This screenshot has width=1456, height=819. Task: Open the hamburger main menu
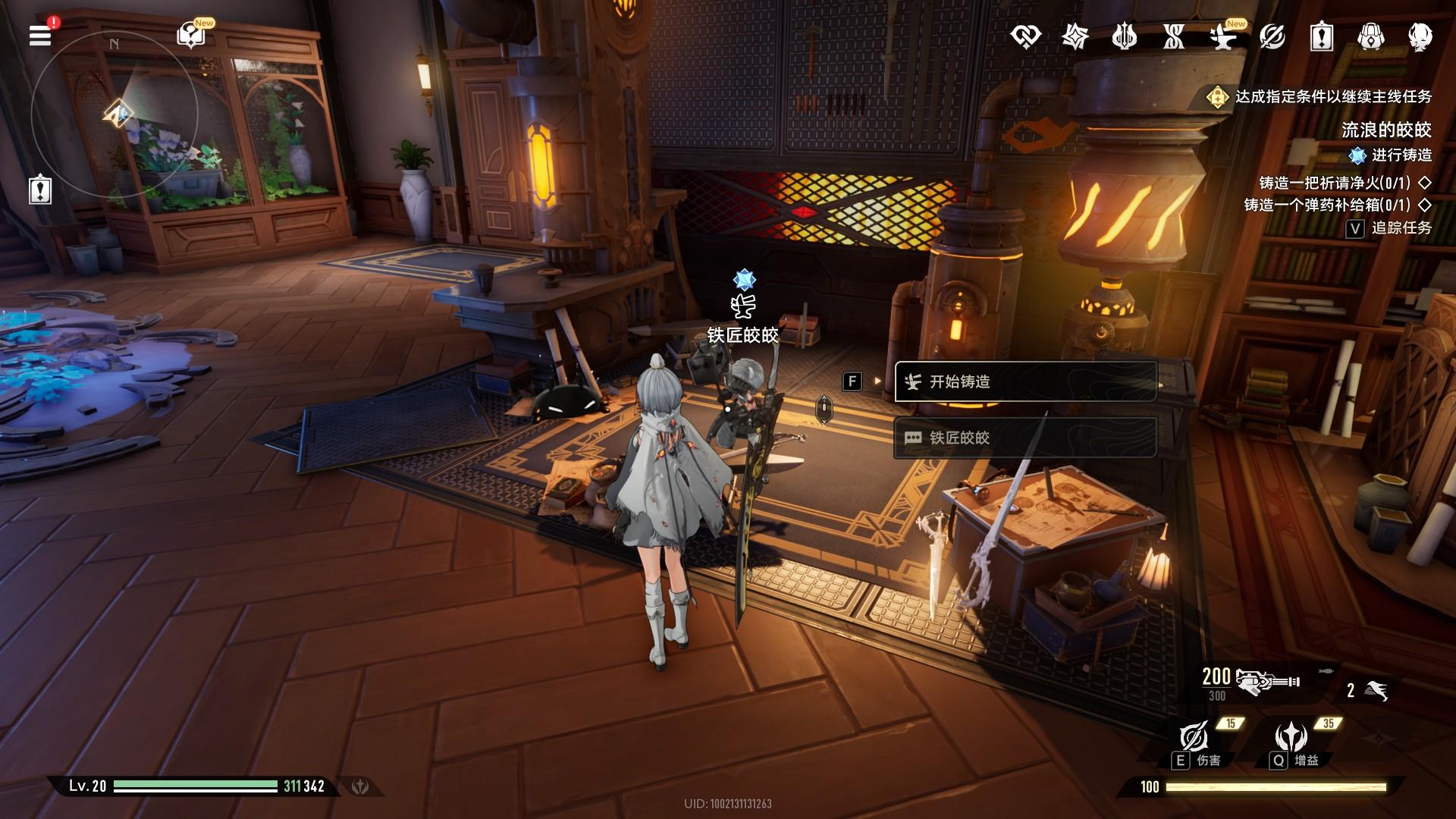click(40, 36)
